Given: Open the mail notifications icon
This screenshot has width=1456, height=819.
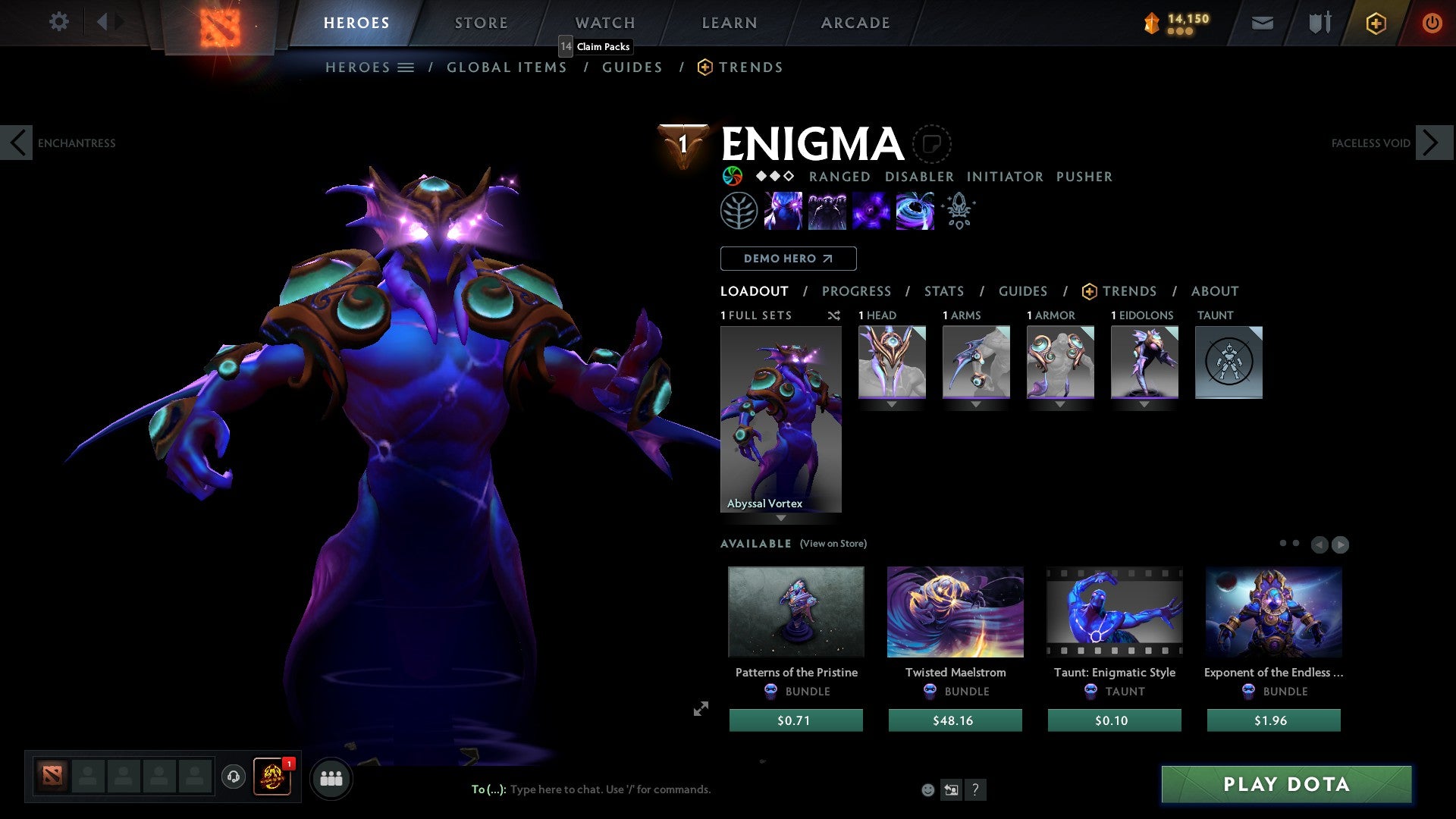Looking at the screenshot, I should (x=1262, y=23).
